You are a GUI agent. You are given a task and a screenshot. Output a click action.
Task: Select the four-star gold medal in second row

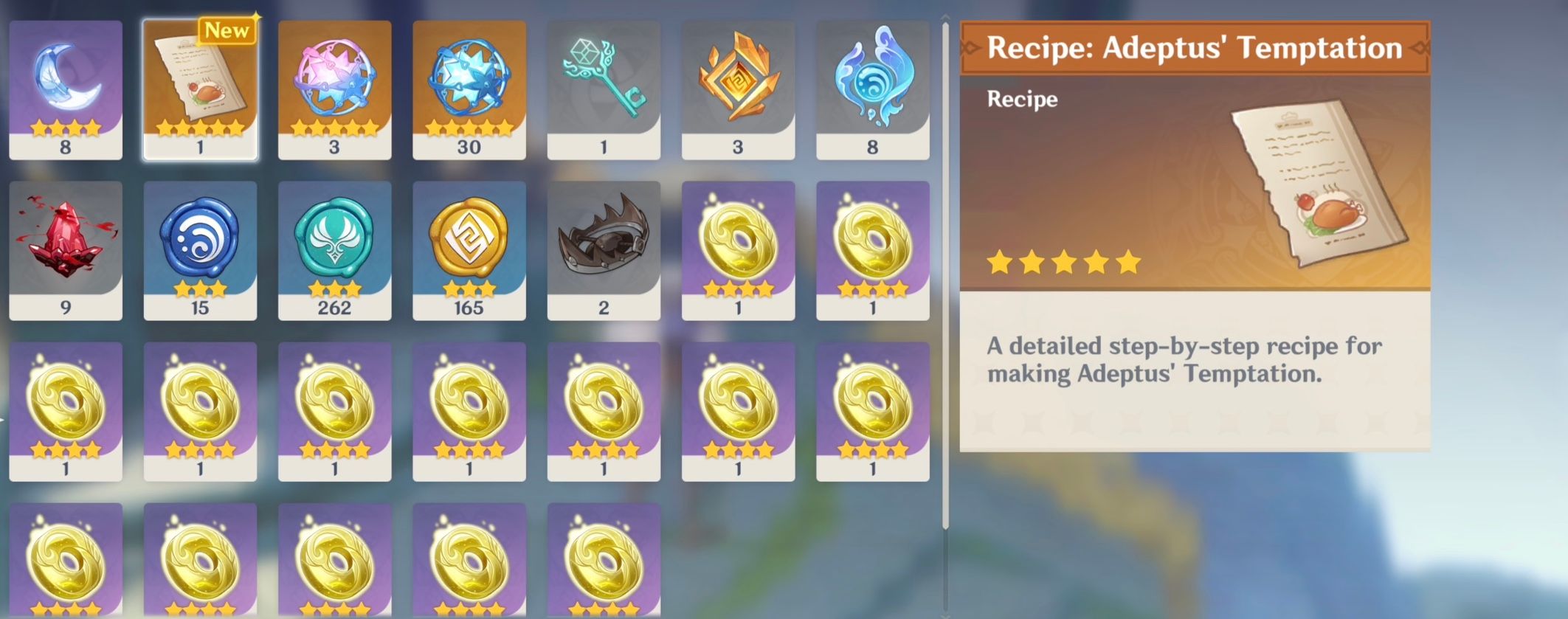[738, 243]
